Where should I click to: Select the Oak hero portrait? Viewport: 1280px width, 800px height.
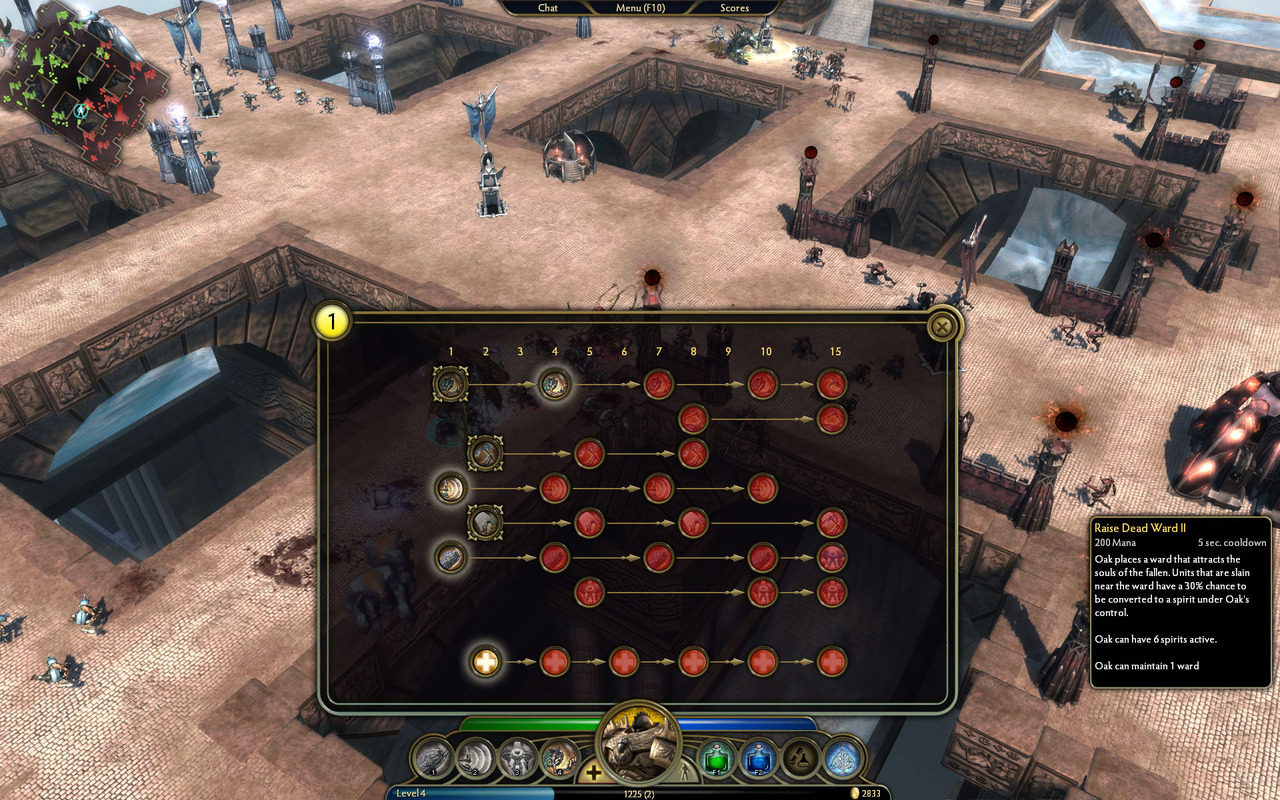[638, 742]
